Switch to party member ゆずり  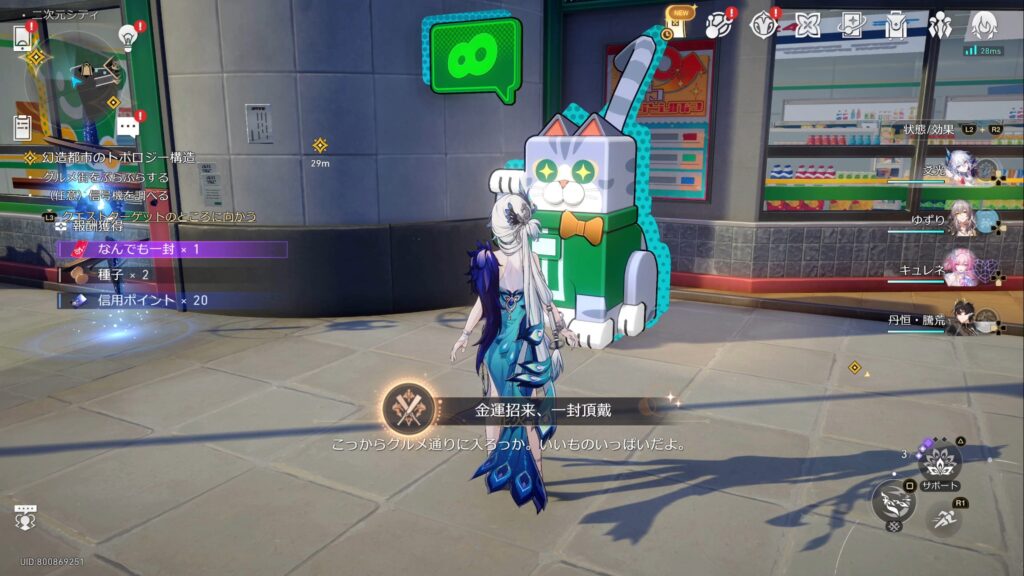(962, 218)
